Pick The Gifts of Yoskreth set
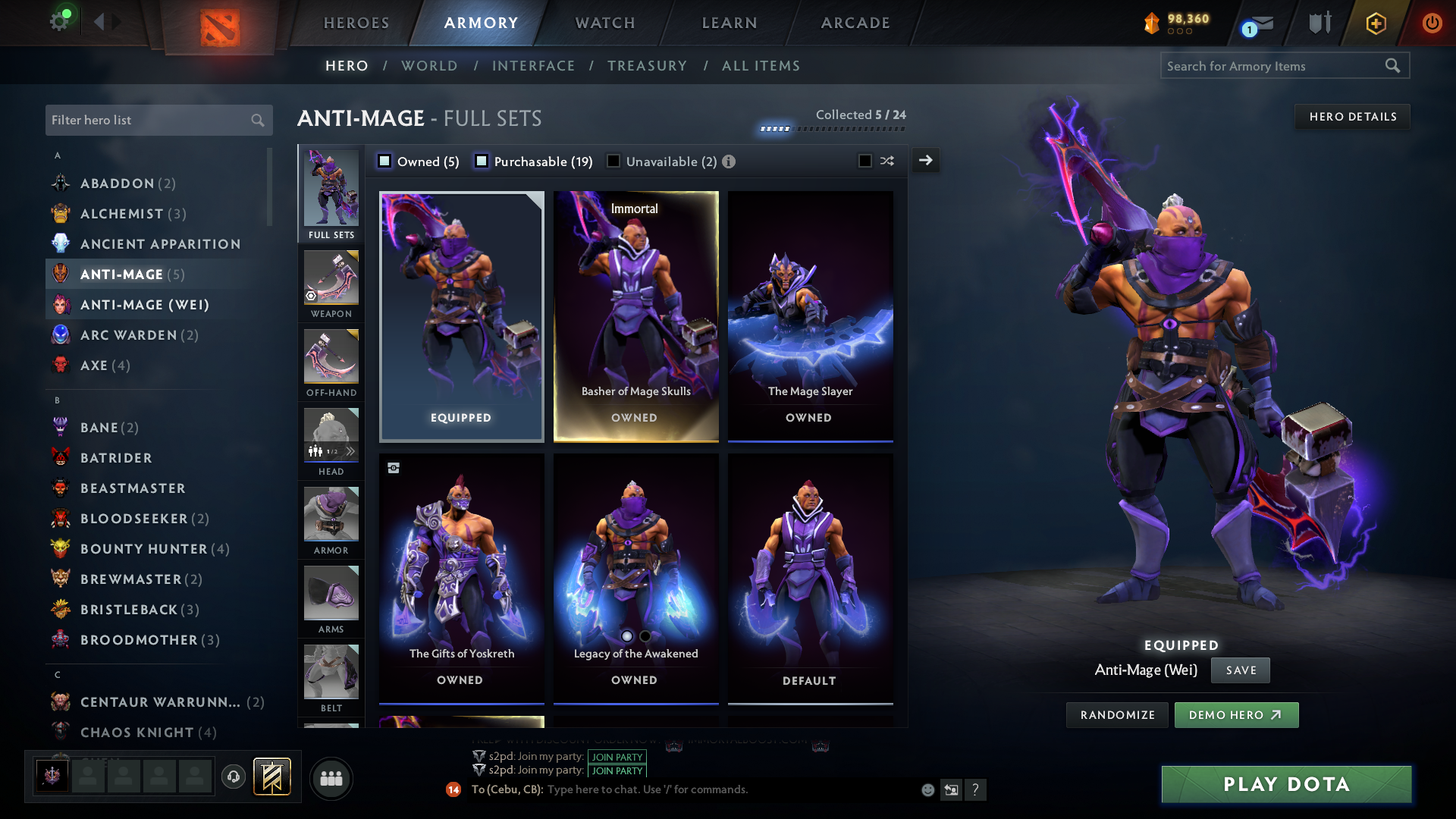The width and height of the screenshot is (1456, 819). tap(461, 578)
